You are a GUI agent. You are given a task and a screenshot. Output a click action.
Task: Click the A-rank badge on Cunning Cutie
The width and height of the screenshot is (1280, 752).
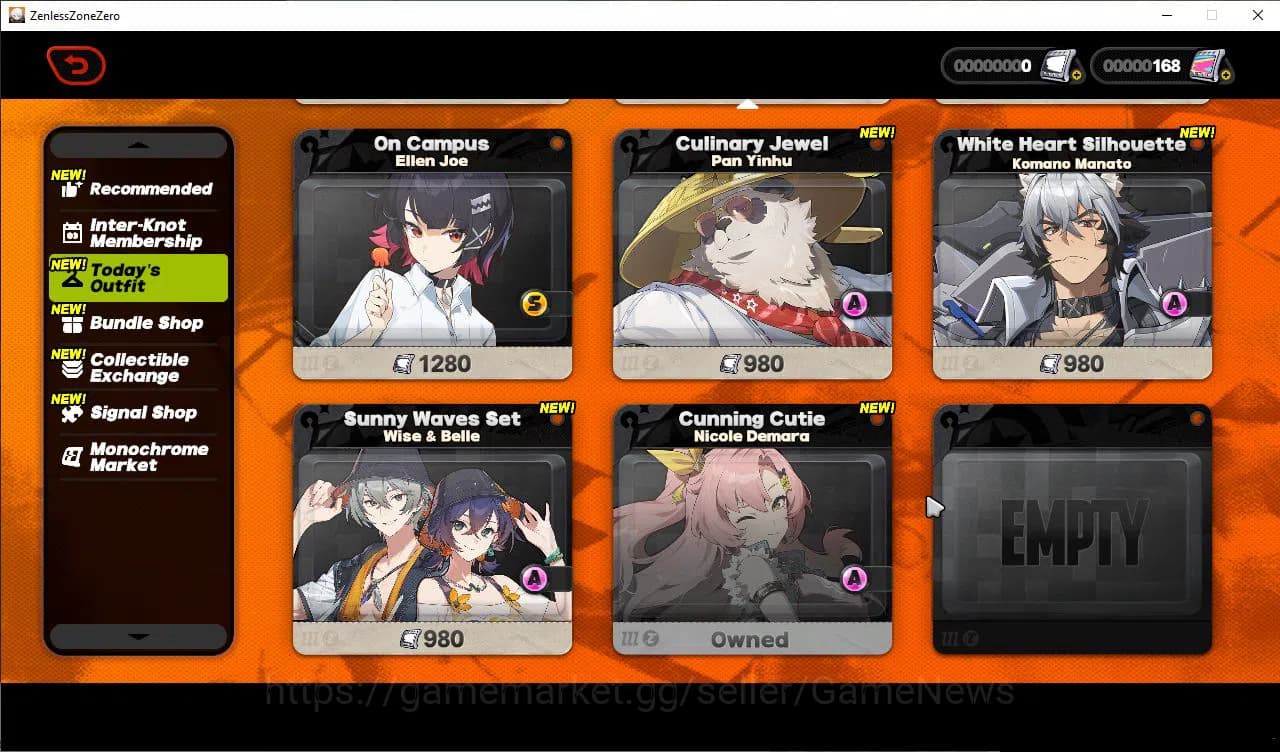tap(855, 577)
